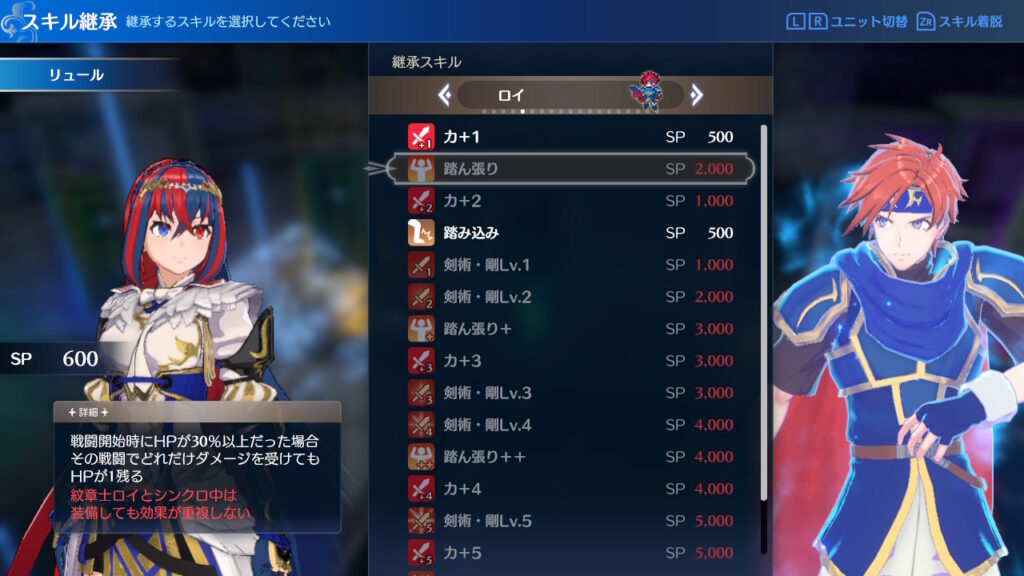Choose the 力+5 skill row
The image size is (1024, 576).
pyautogui.click(x=570, y=552)
